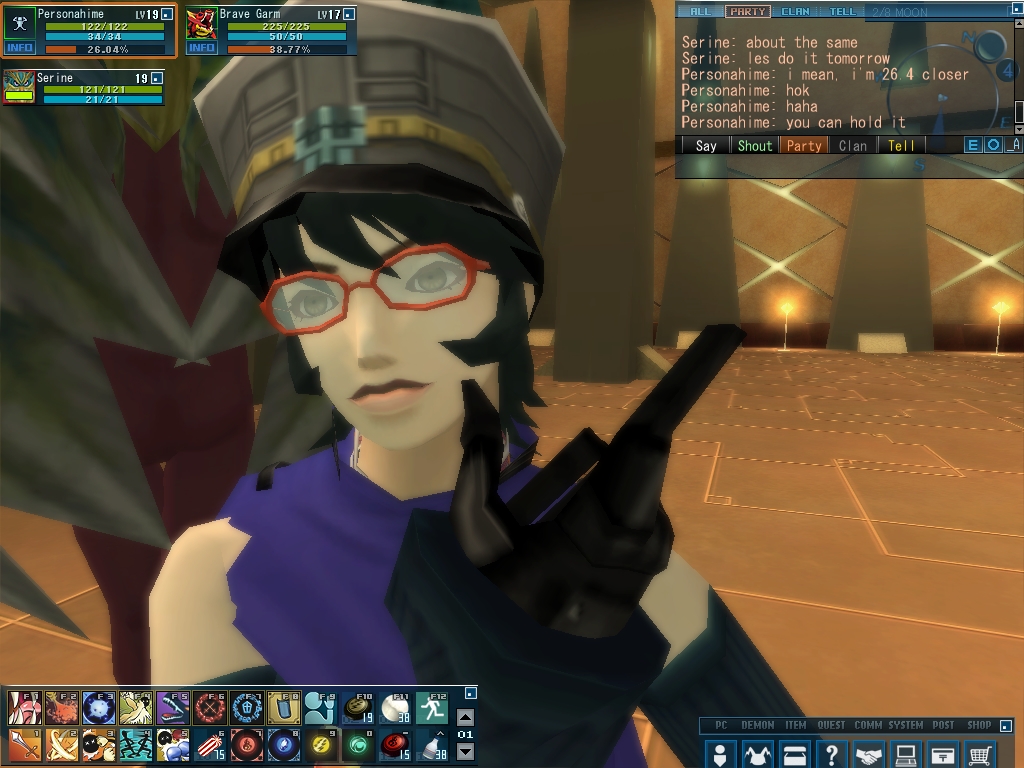Image resolution: width=1024 pixels, height=768 pixels.
Task: Open the Comm handshake menu
Action: point(869,753)
